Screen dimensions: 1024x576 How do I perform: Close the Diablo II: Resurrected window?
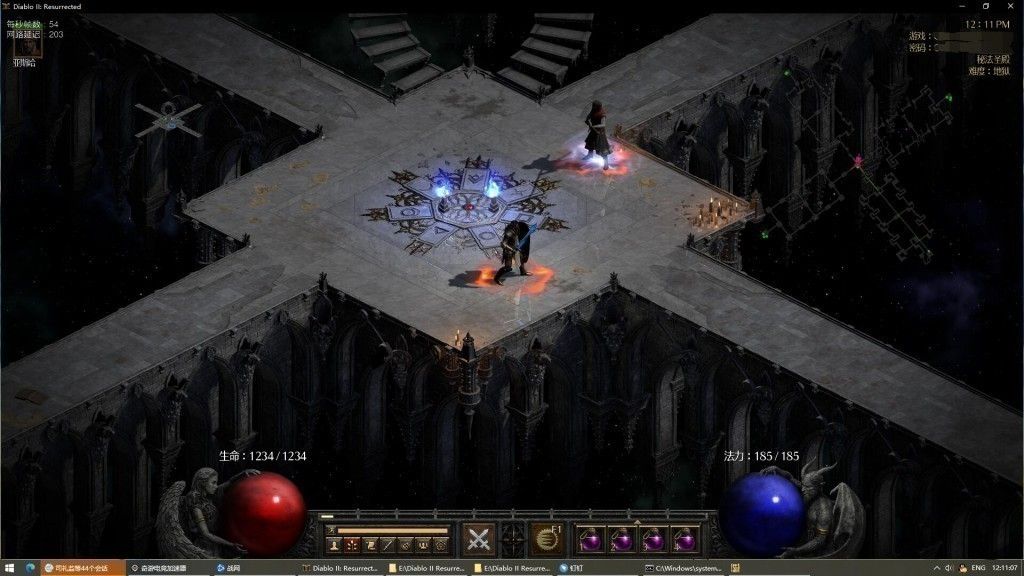tap(1009, 6)
